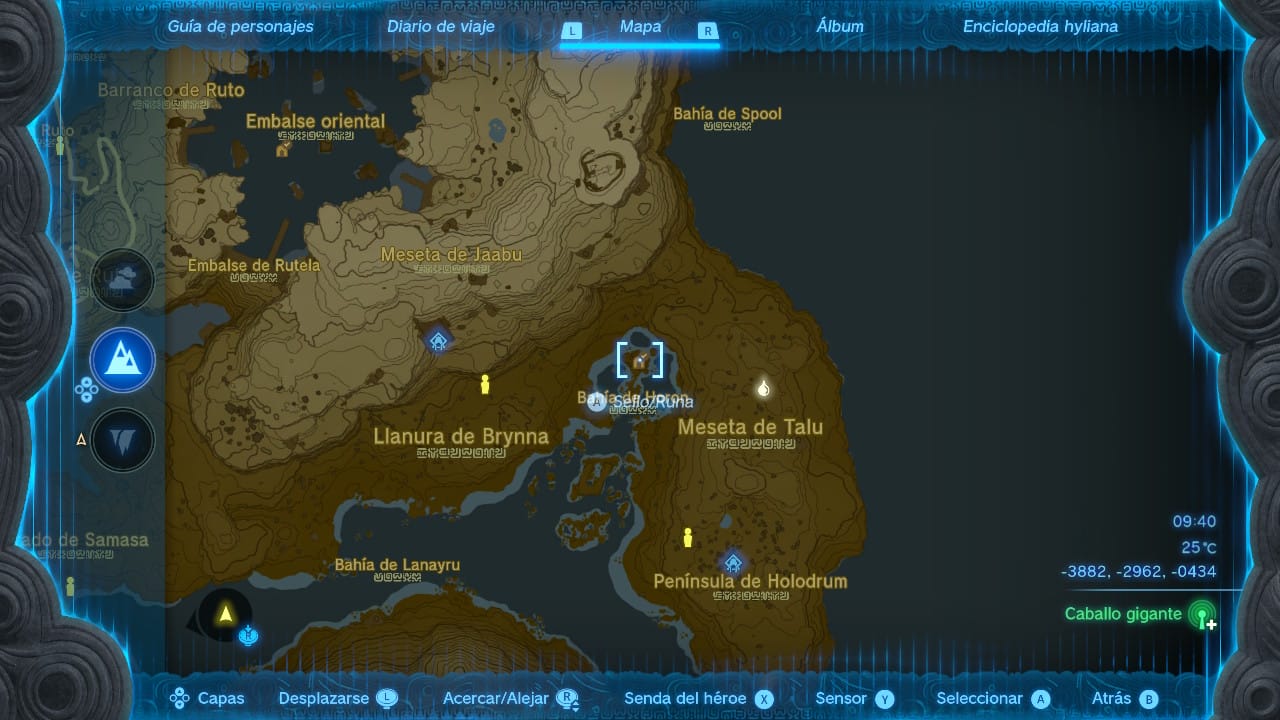Switch to the depths layer button

(x=123, y=440)
